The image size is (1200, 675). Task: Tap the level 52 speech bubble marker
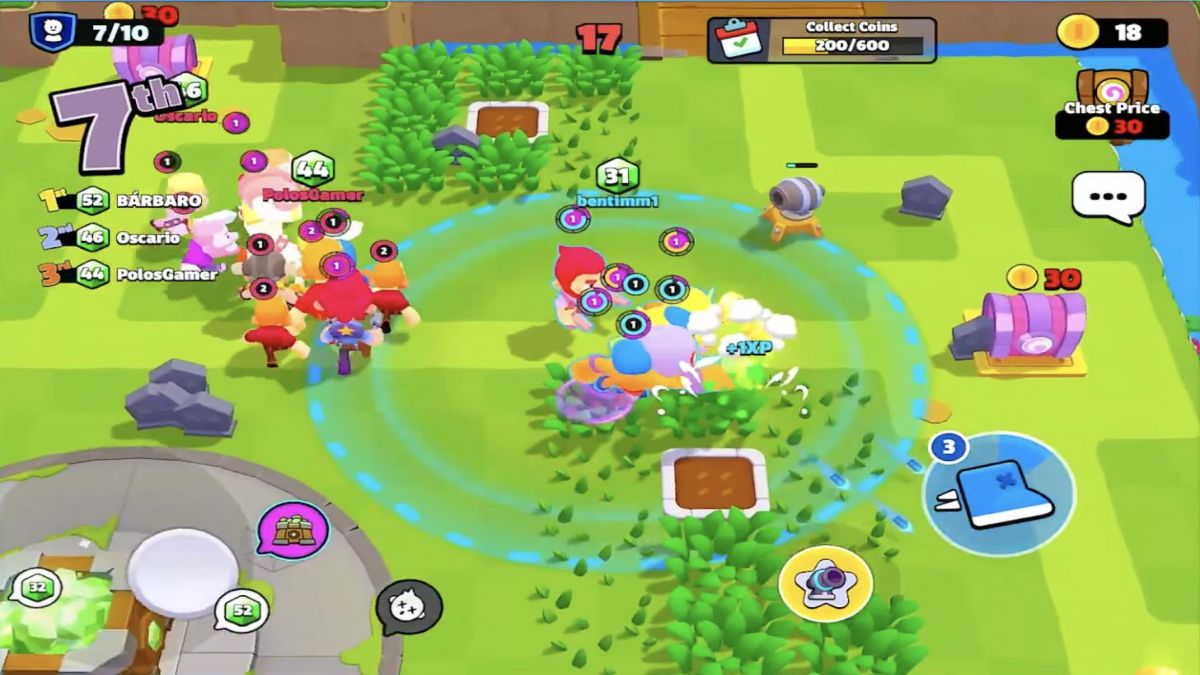[x=241, y=609]
